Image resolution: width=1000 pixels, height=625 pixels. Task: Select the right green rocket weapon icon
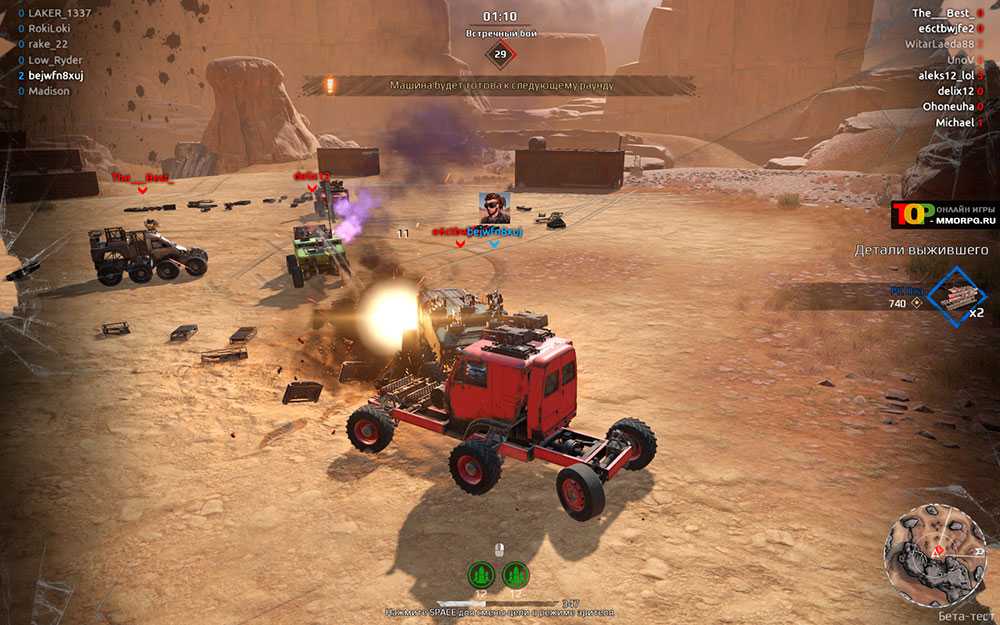pos(515,575)
